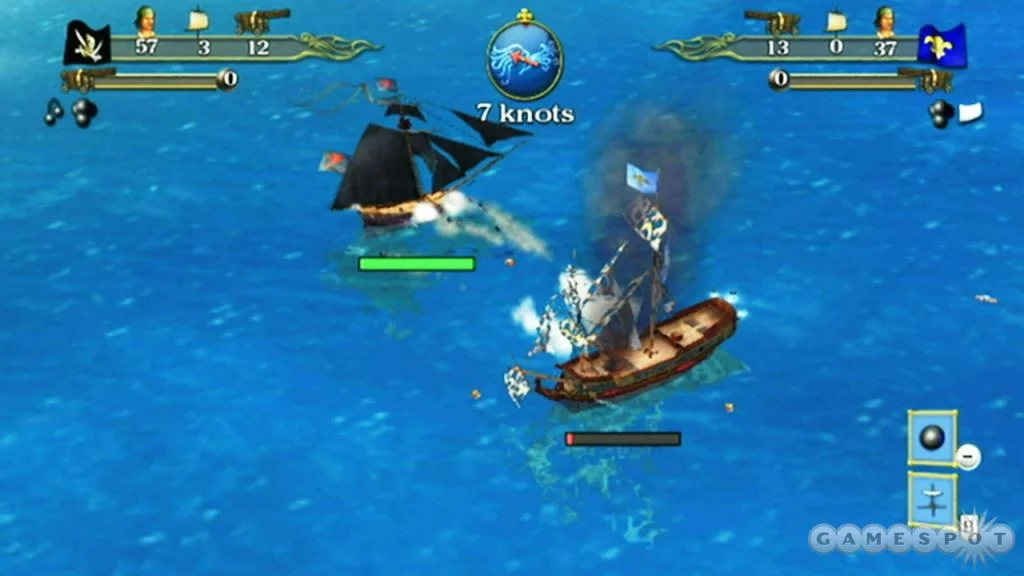Screen dimensions: 1024x576
Task: Select the black pirate flag emblem
Action: tap(87, 44)
